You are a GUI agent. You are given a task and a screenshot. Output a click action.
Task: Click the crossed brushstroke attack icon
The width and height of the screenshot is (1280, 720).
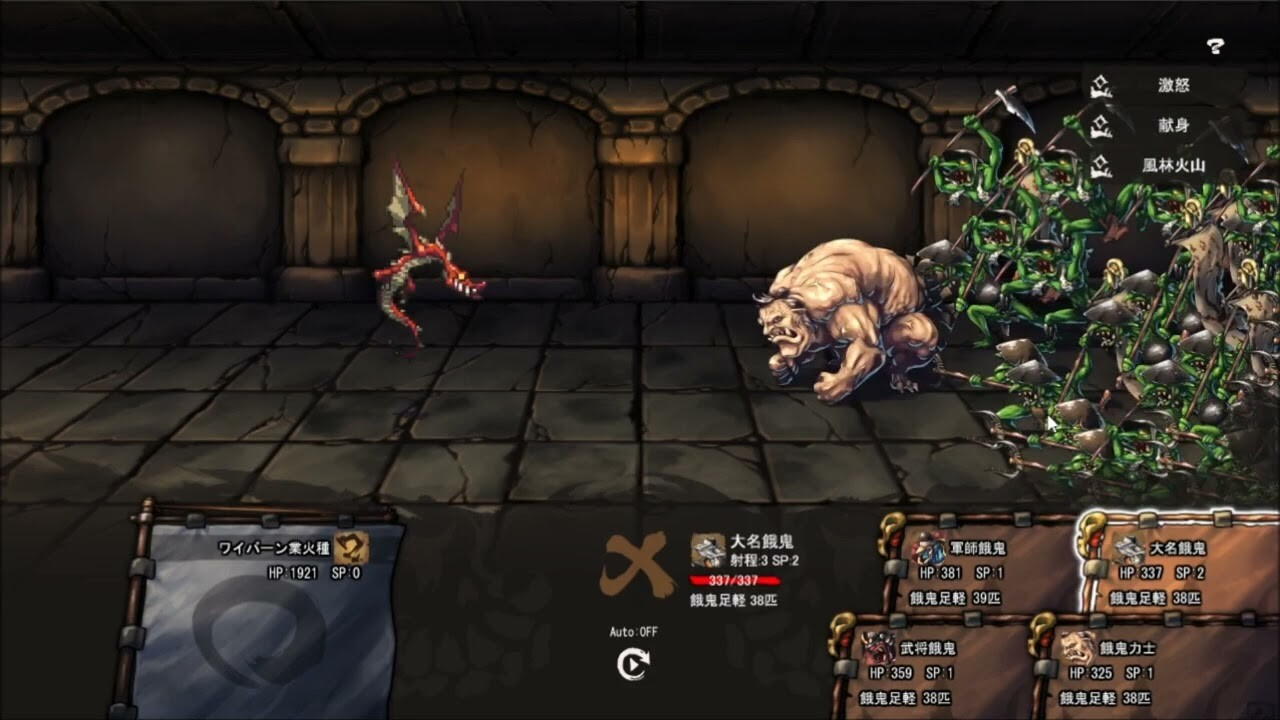coord(635,565)
